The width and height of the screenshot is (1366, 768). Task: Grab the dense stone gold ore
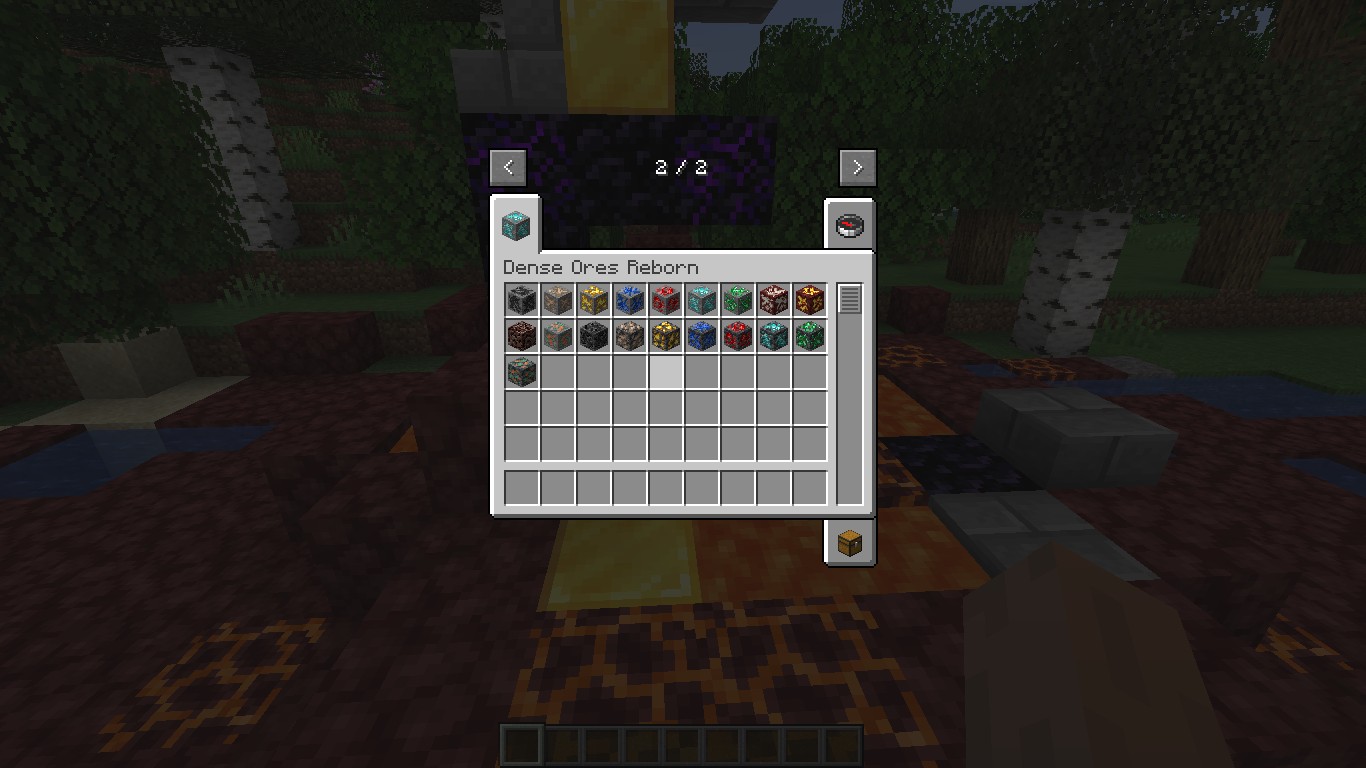[594, 300]
